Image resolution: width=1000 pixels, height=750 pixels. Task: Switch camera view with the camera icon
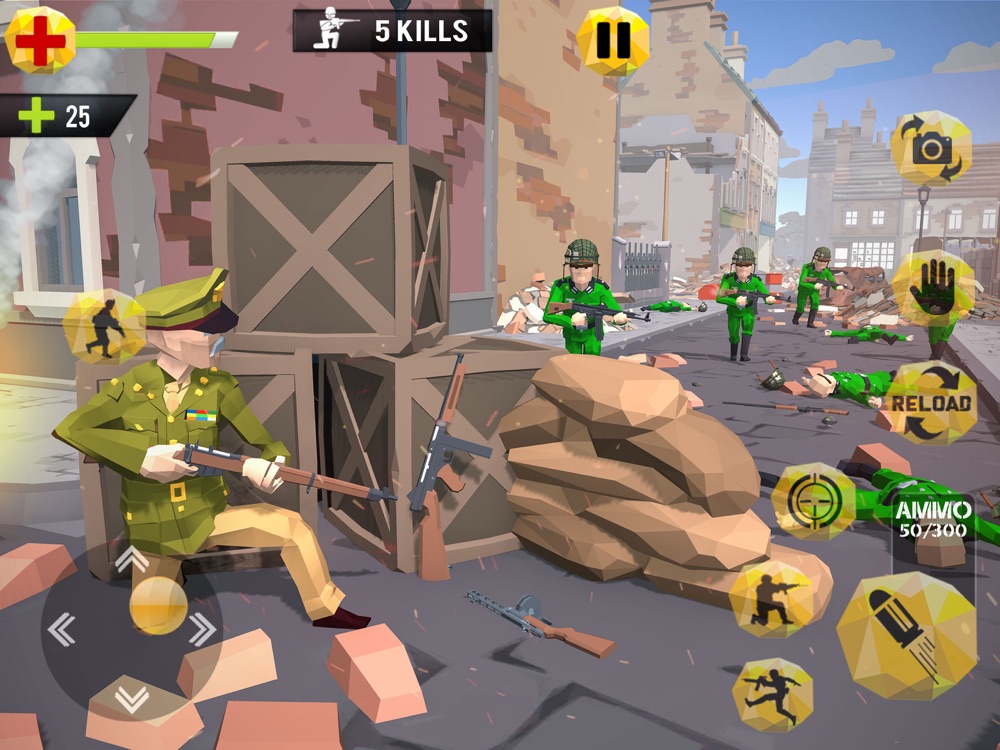(932, 148)
